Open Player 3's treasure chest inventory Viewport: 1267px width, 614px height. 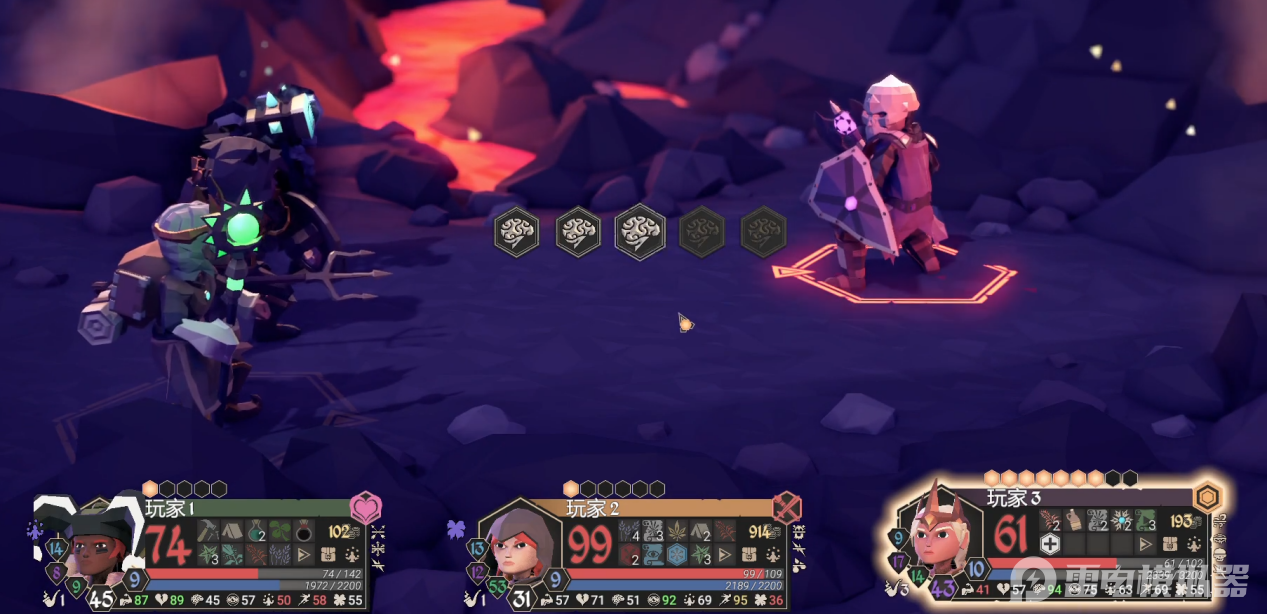pos(1169,544)
